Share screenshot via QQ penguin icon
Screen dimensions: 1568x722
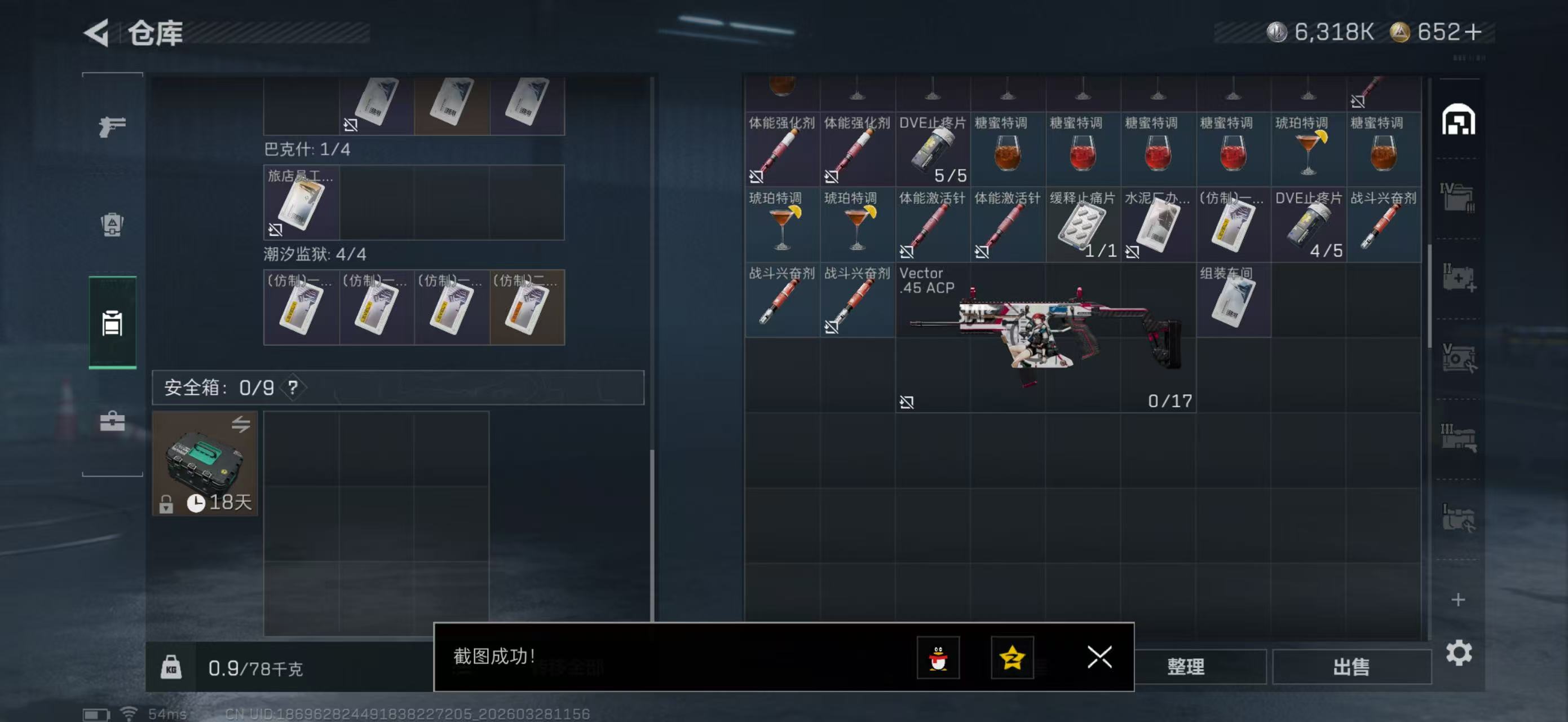click(938, 658)
